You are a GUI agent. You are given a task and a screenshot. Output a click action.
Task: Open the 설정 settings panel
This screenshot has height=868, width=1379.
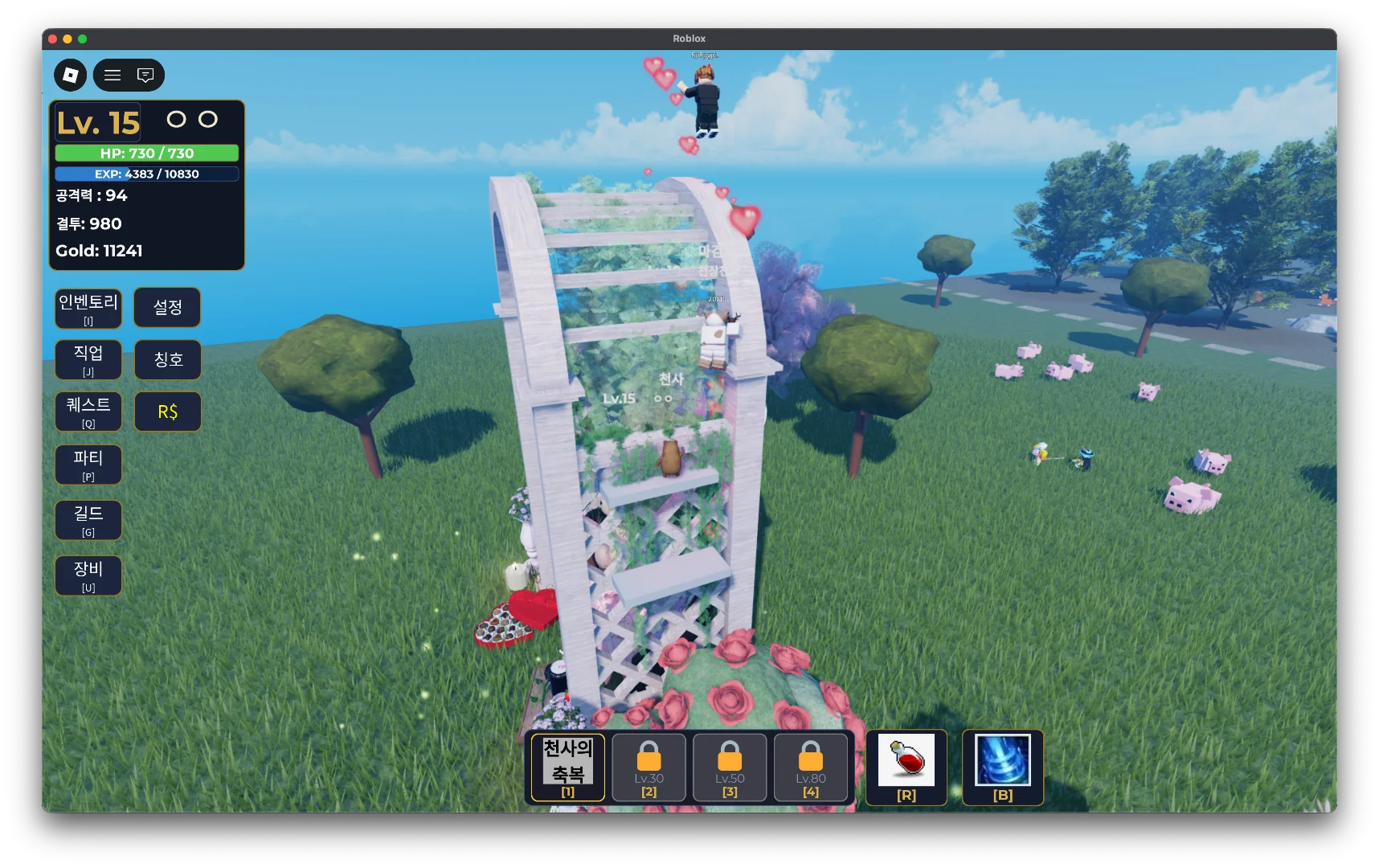[167, 308]
